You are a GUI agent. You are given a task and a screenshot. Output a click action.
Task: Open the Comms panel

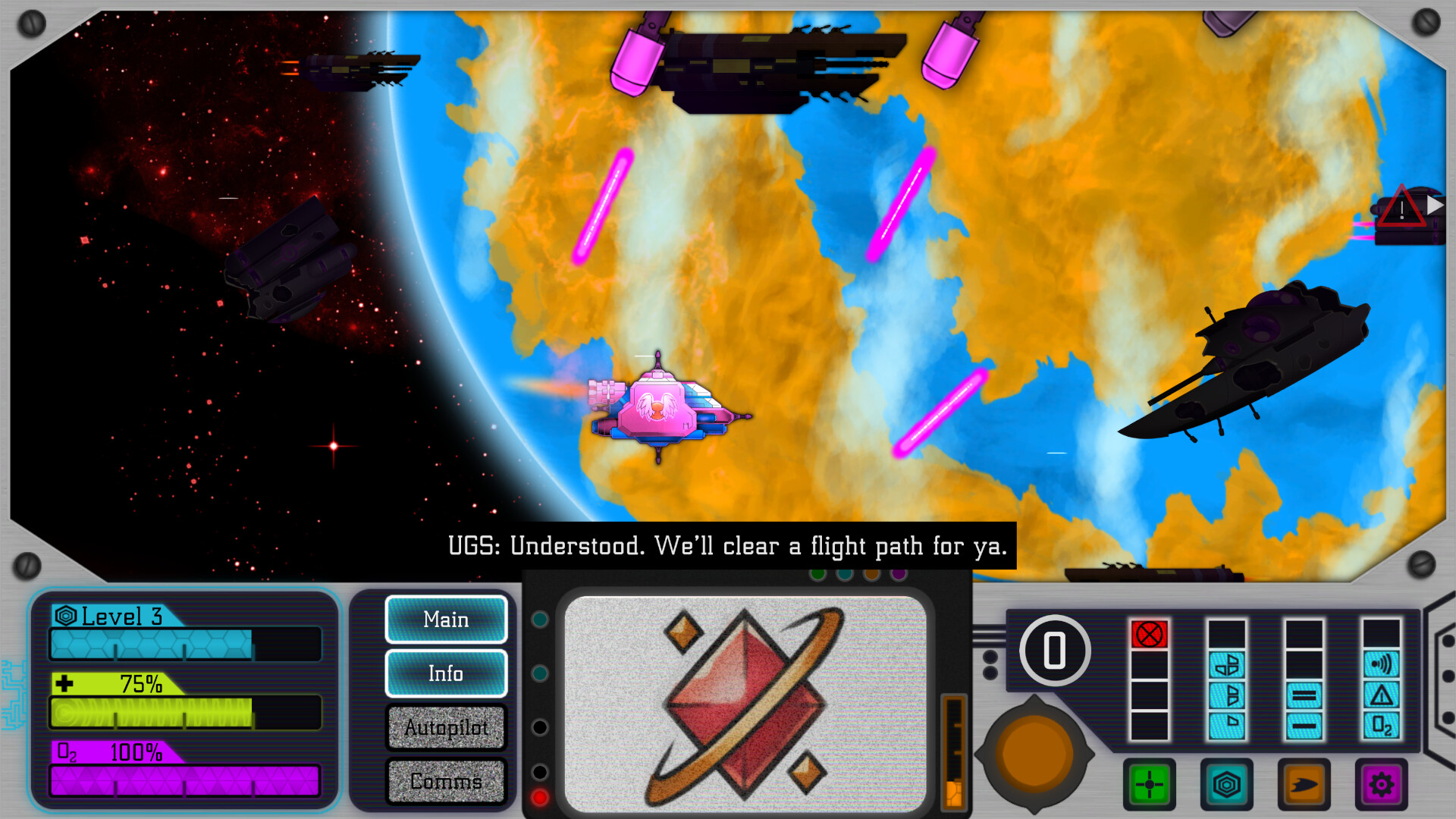coord(447,781)
